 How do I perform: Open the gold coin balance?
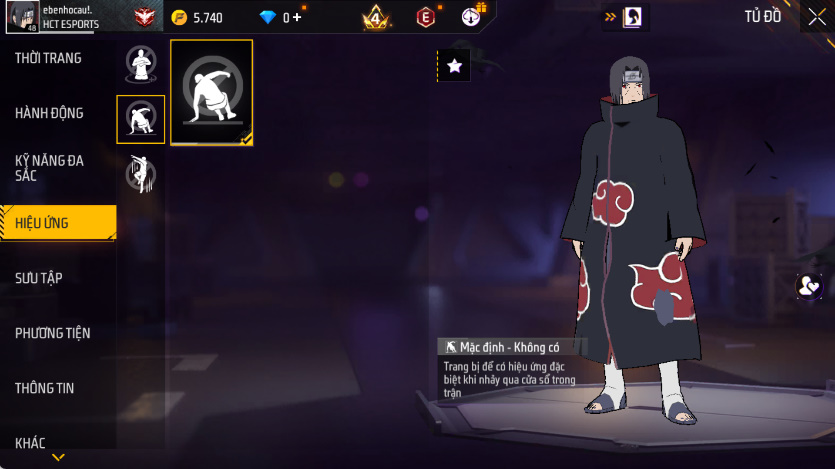(196, 17)
